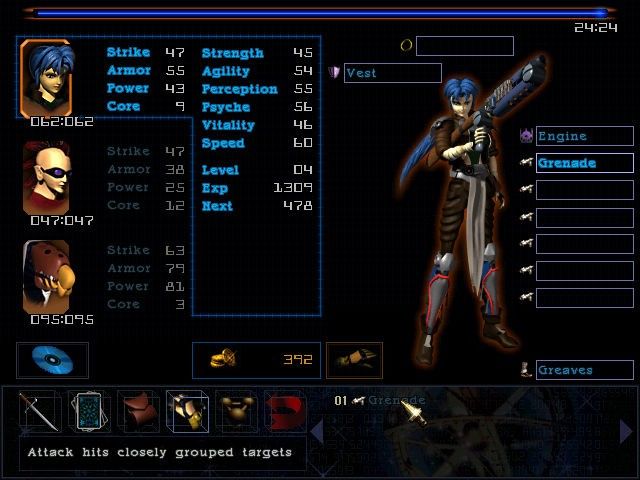Switch to the sword weapons category
The height and width of the screenshot is (480, 640).
pos(38,411)
